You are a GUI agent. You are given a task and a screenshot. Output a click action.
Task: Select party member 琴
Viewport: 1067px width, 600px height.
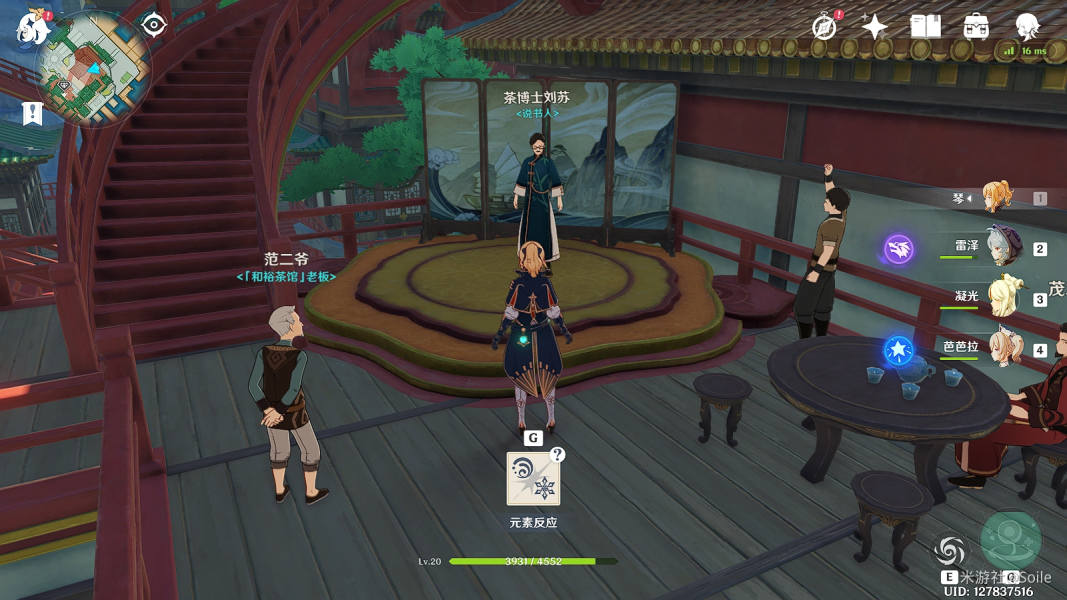point(997,197)
